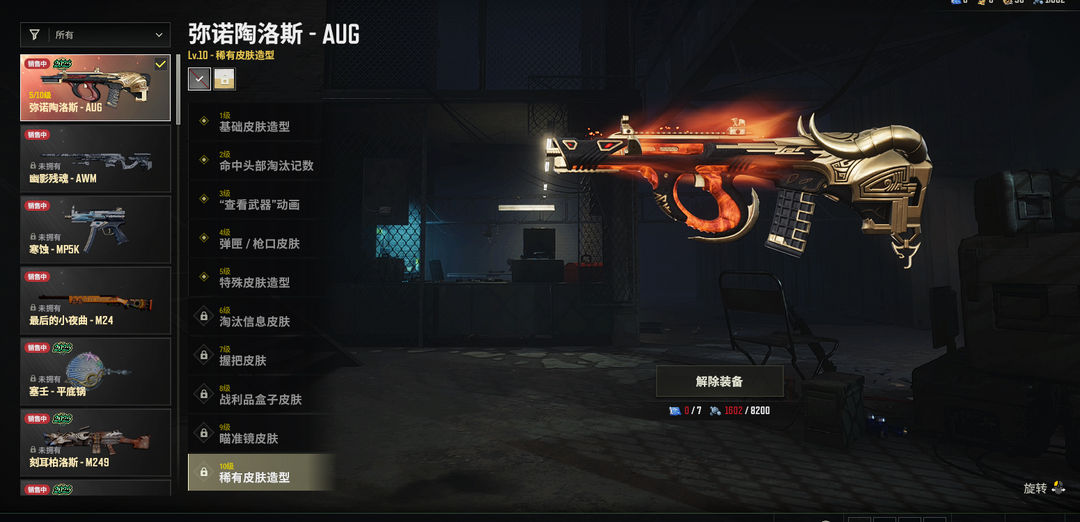The height and width of the screenshot is (522, 1080).
Task: Select level 5 特殊皮肤造型 row
Action: click(x=260, y=279)
